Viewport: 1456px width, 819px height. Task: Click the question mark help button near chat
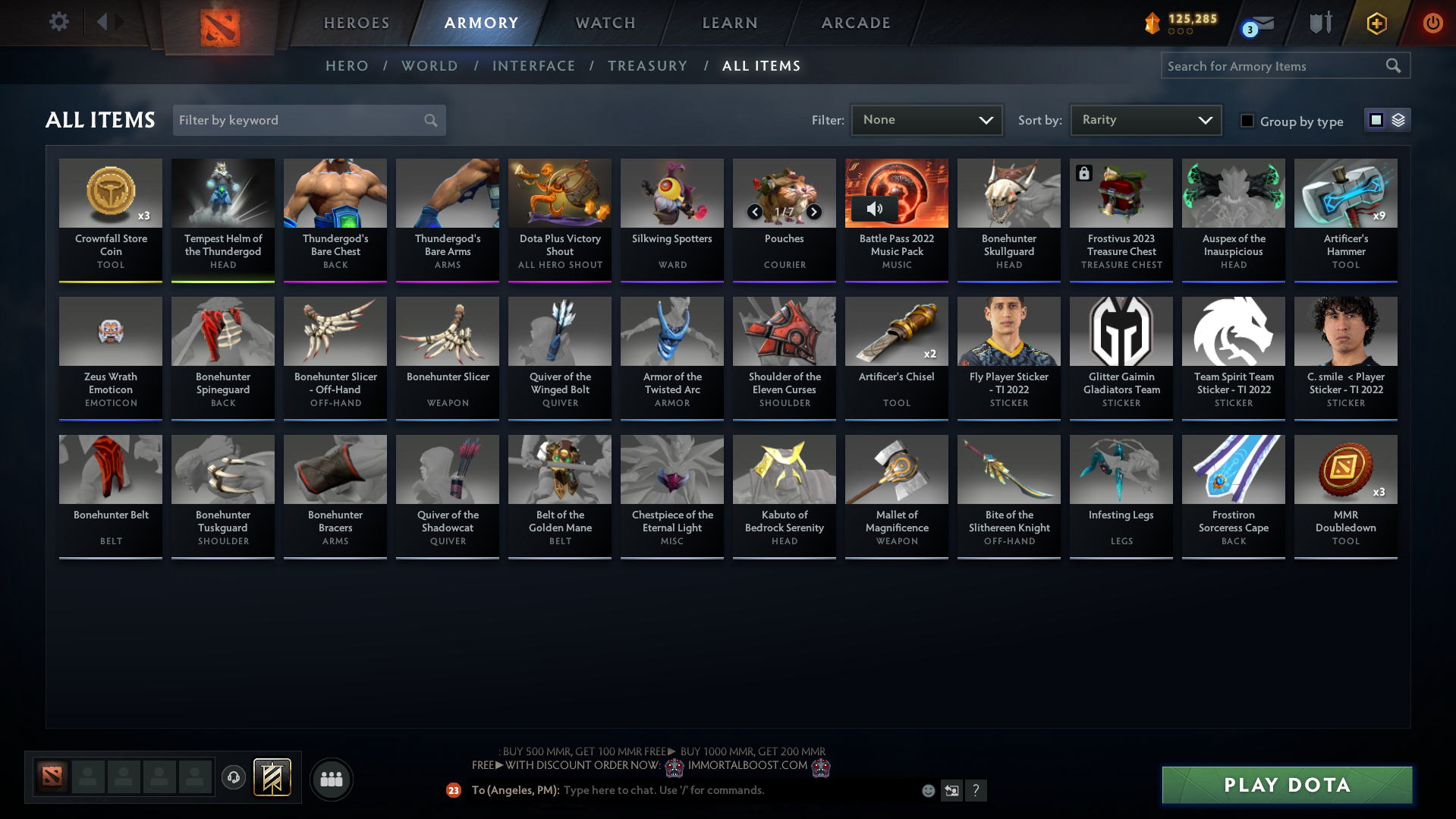(x=976, y=790)
